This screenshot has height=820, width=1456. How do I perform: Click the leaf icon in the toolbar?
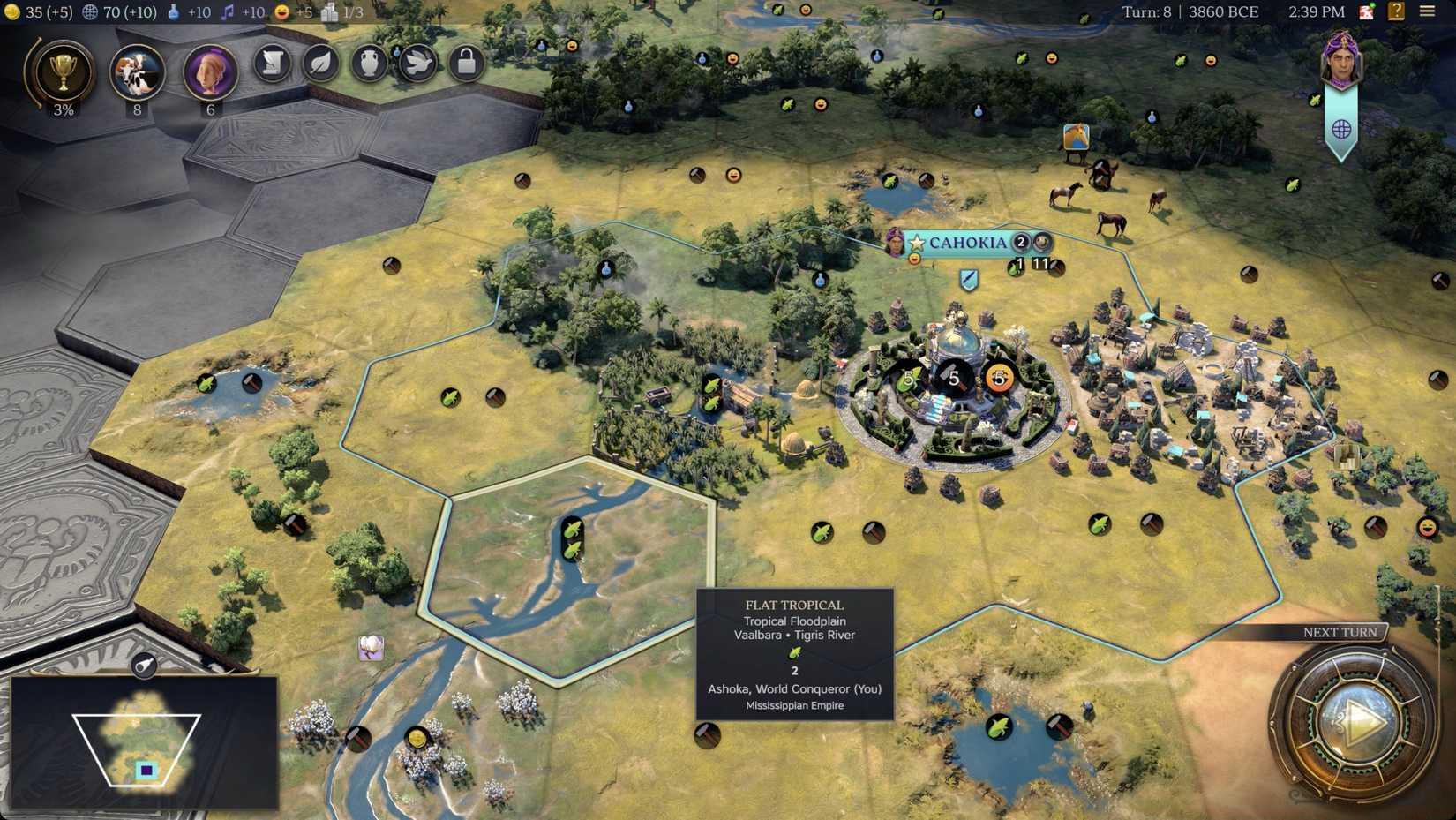click(x=320, y=64)
